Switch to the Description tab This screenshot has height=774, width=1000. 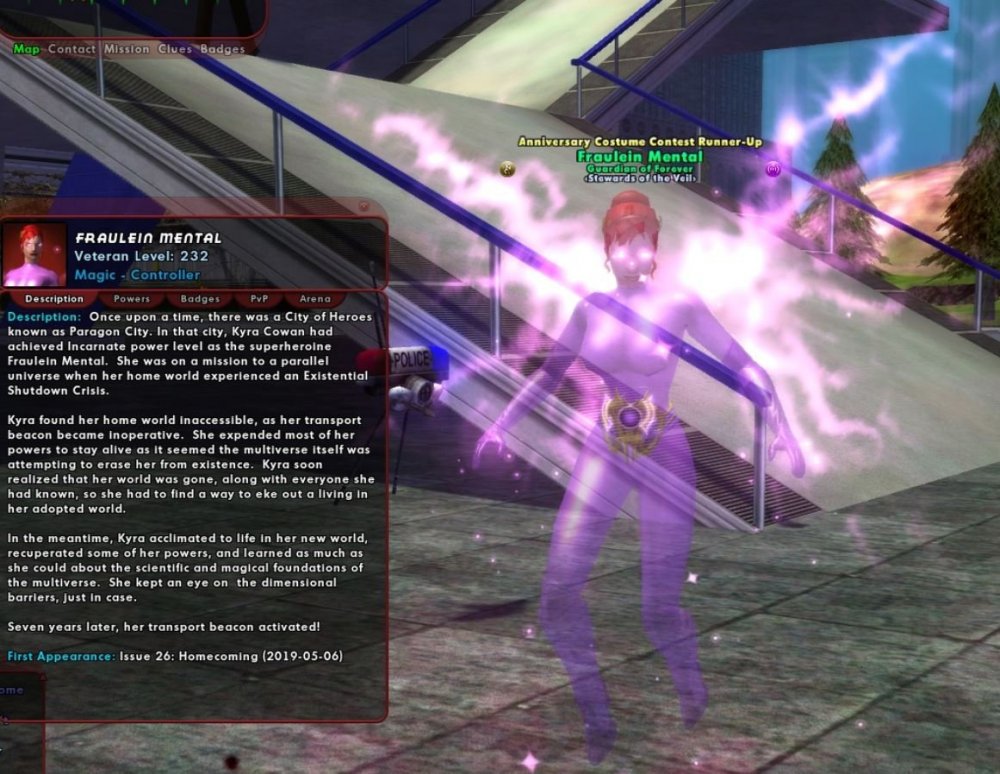click(54, 299)
